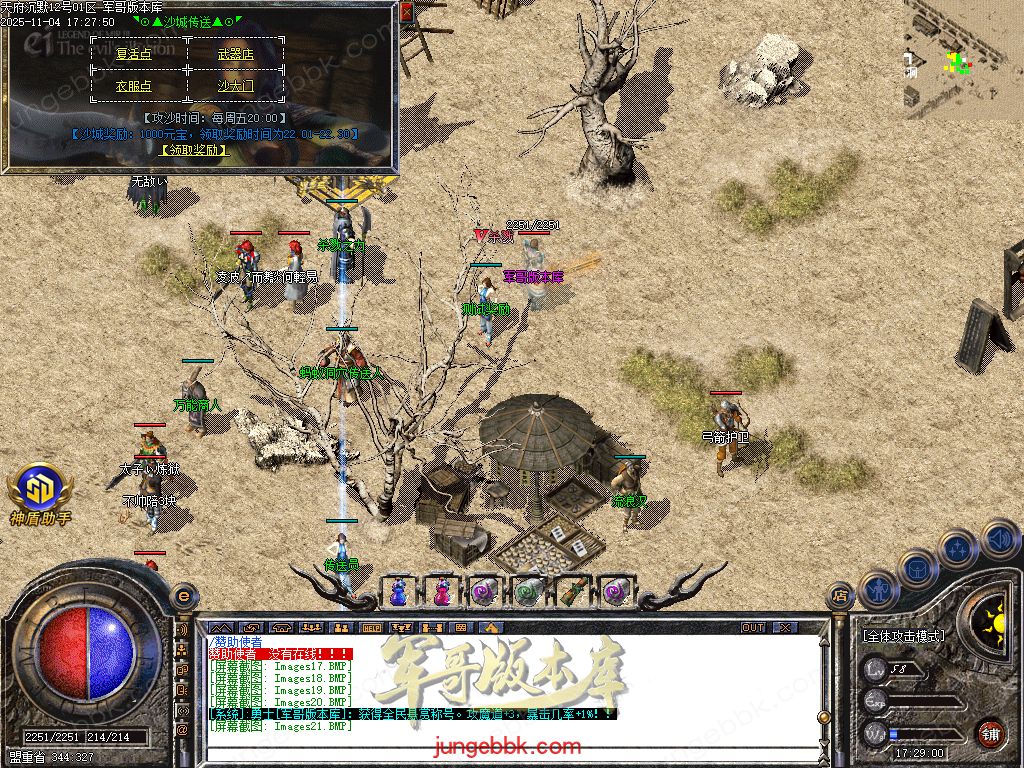1024x768 pixels.
Task: Open the HELP button on chat toolbar
Action: click(x=372, y=628)
